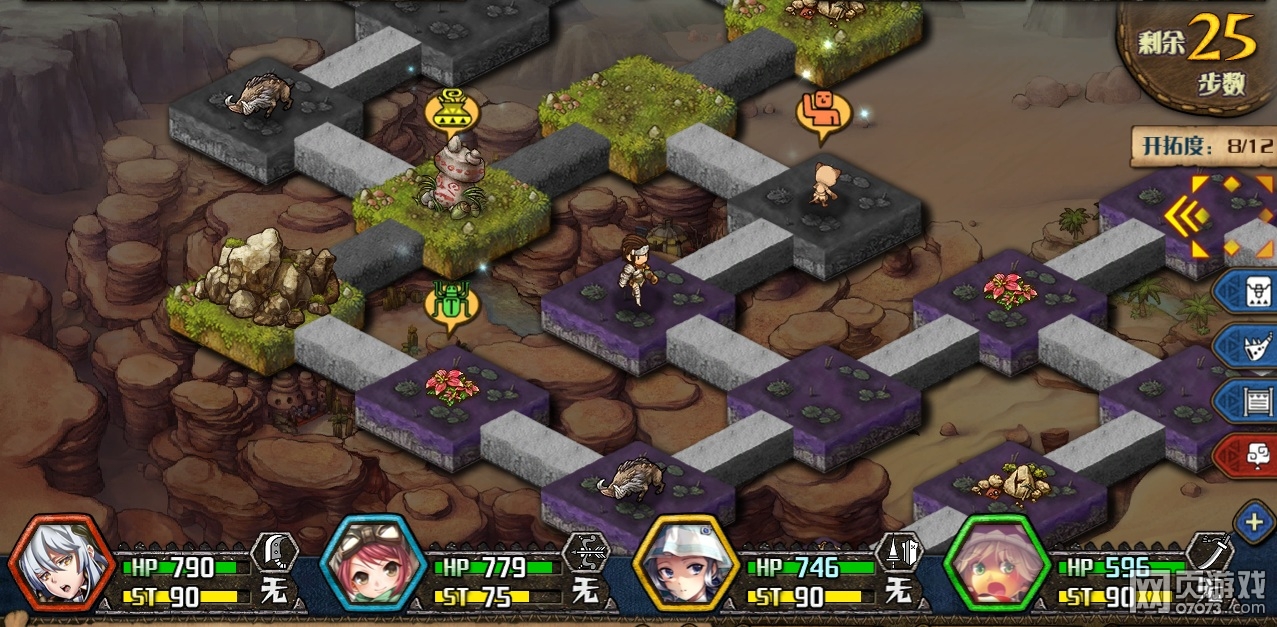The image size is (1277, 627).
Task: Open the blue scroll list side button
Action: tap(1247, 401)
